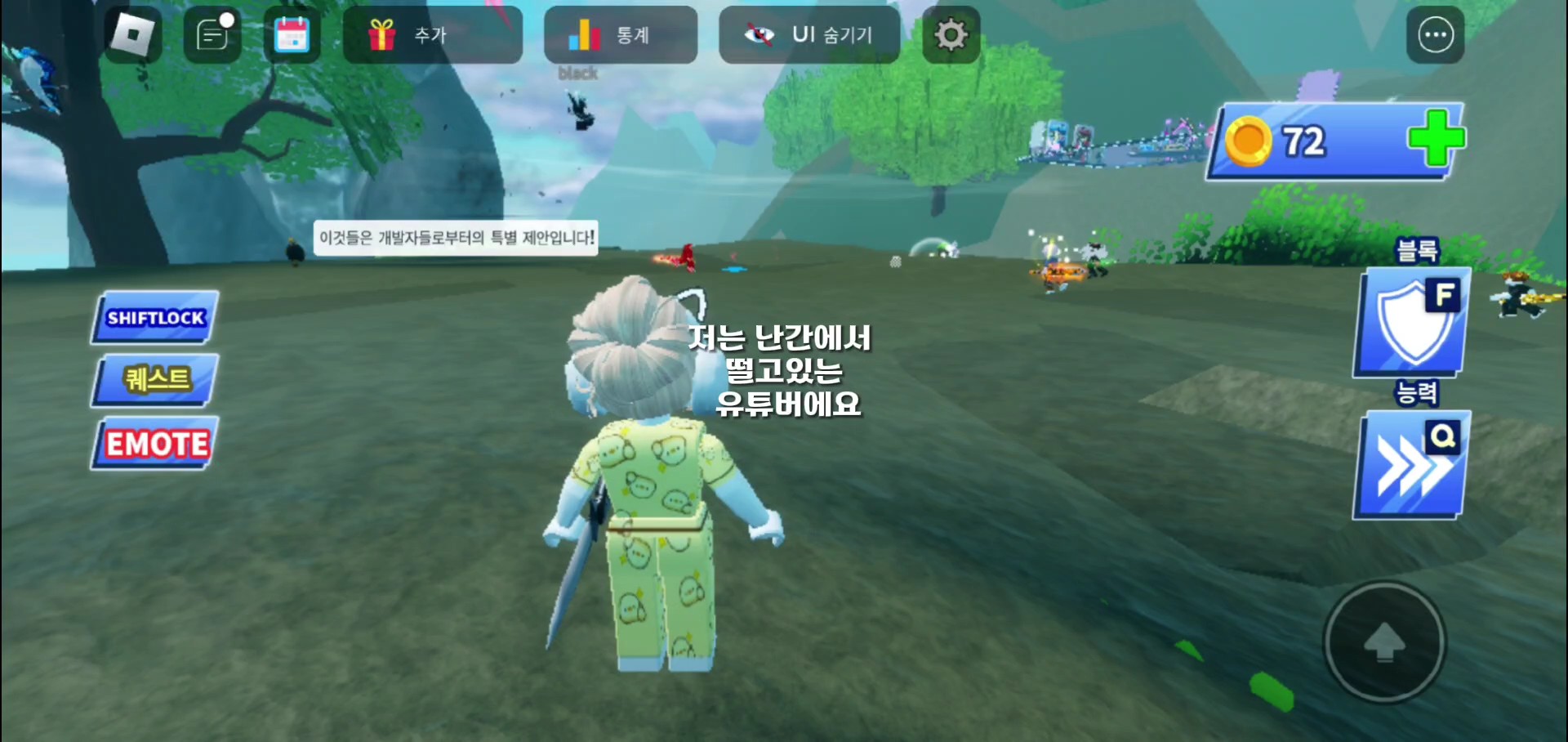This screenshot has width=1568, height=742.
Task: Open the gear settings menu
Action: [951, 35]
